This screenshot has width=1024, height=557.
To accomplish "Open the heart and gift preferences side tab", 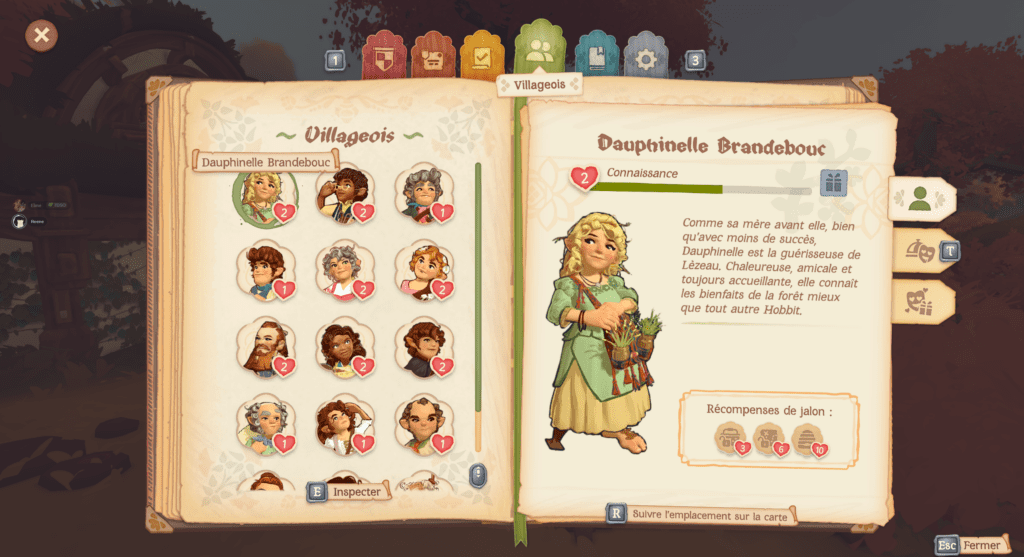I will point(918,302).
